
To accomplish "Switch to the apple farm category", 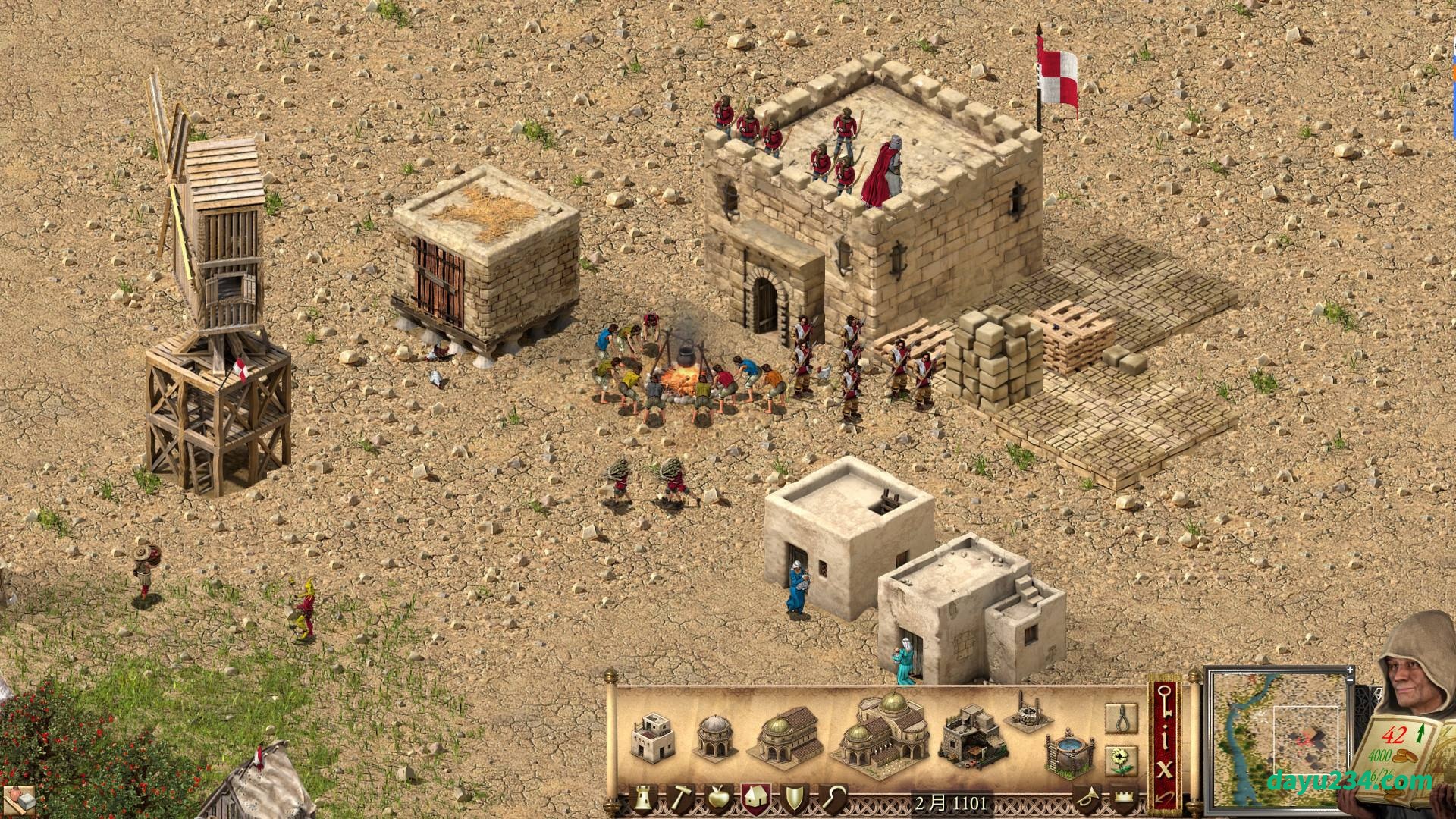I will (717, 800).
